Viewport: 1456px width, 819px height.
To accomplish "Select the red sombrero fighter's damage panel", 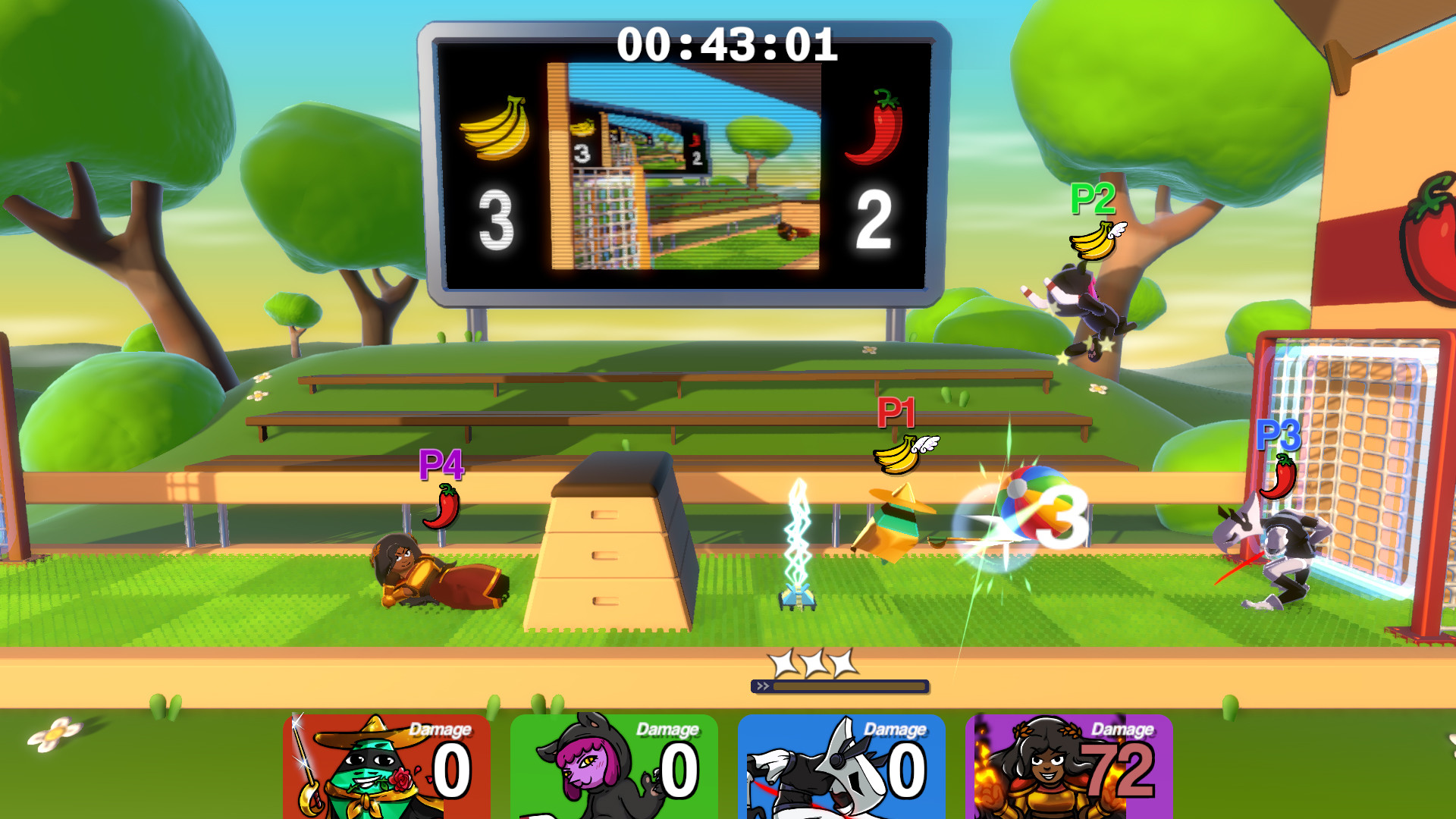I will click(387, 766).
